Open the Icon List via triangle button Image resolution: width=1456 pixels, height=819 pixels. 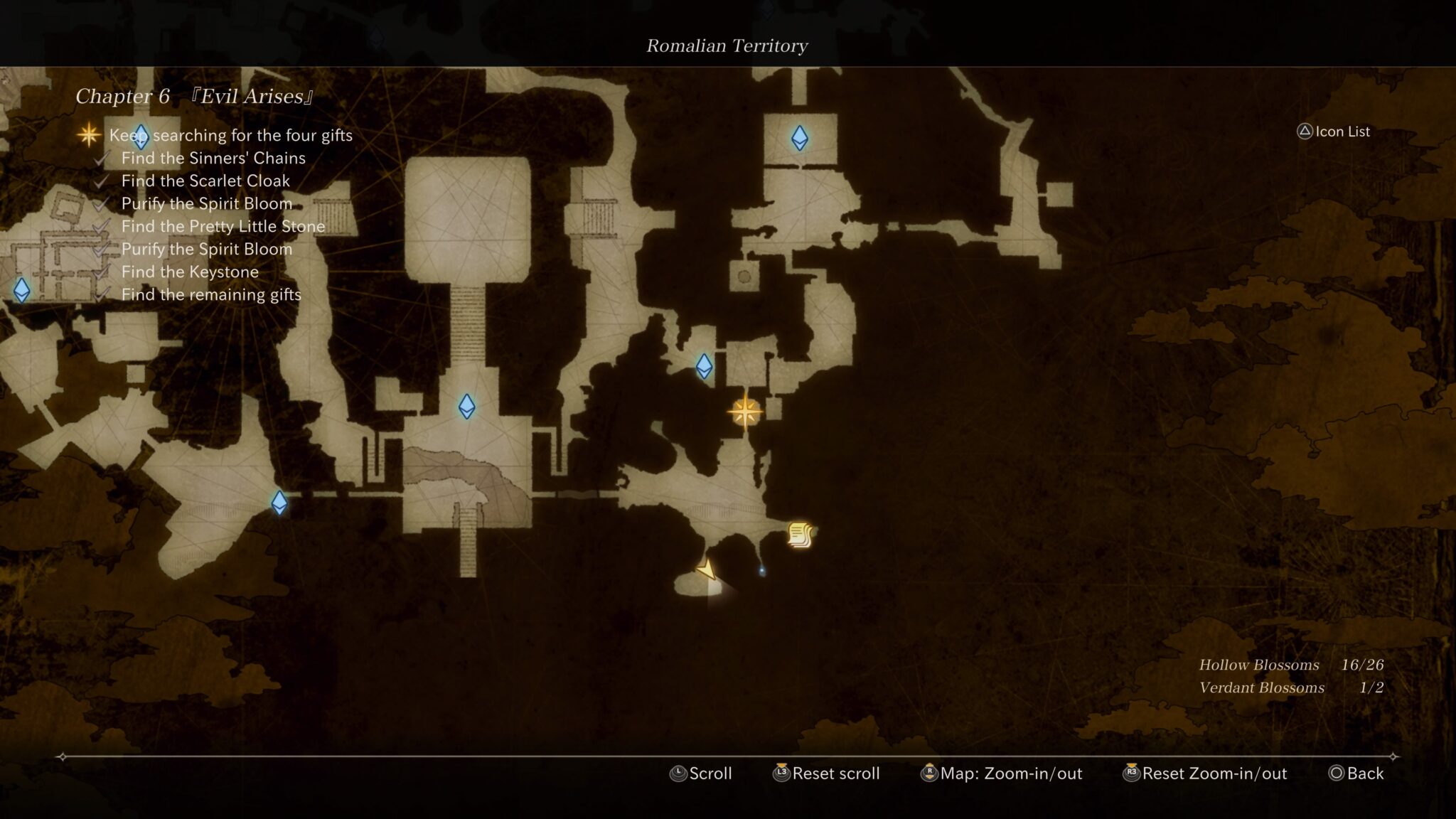1332,132
